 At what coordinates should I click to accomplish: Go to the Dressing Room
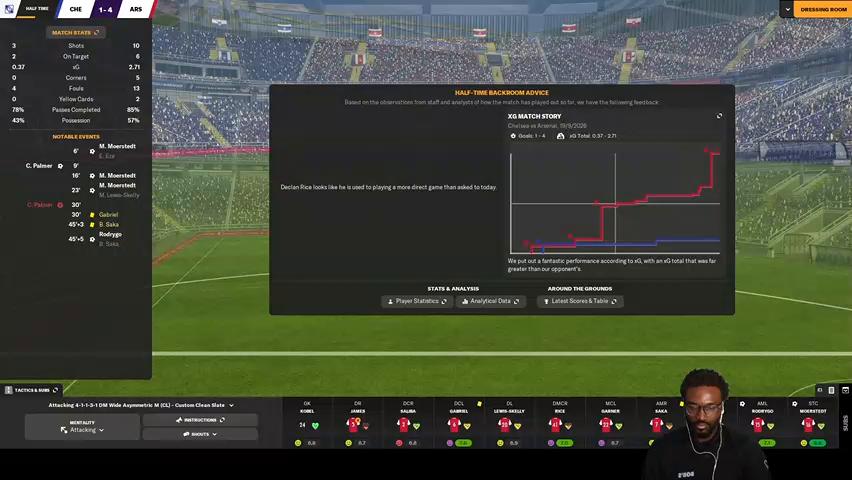pos(819,9)
